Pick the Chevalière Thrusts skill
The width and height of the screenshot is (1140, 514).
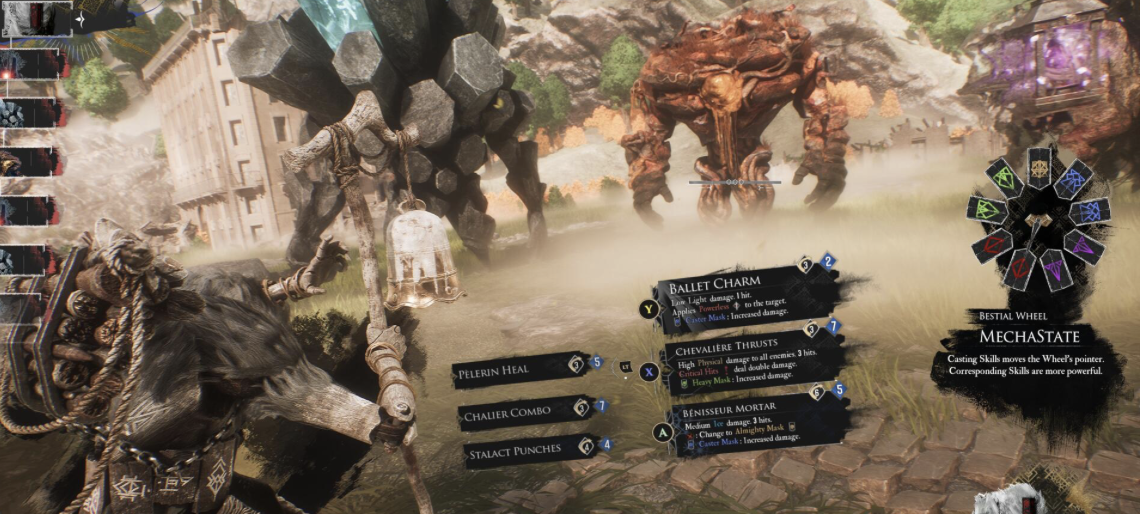pyautogui.click(x=748, y=362)
